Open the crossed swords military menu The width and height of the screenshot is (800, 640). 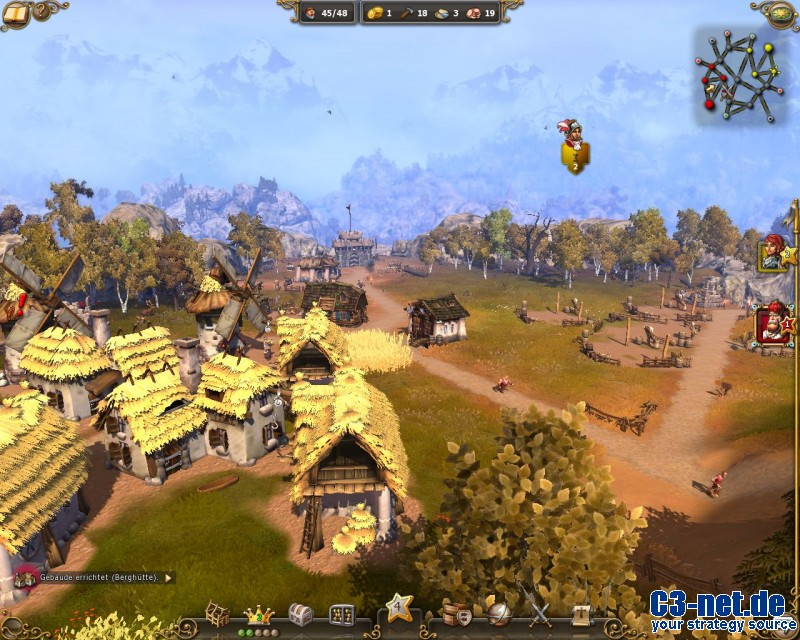pyautogui.click(x=539, y=613)
